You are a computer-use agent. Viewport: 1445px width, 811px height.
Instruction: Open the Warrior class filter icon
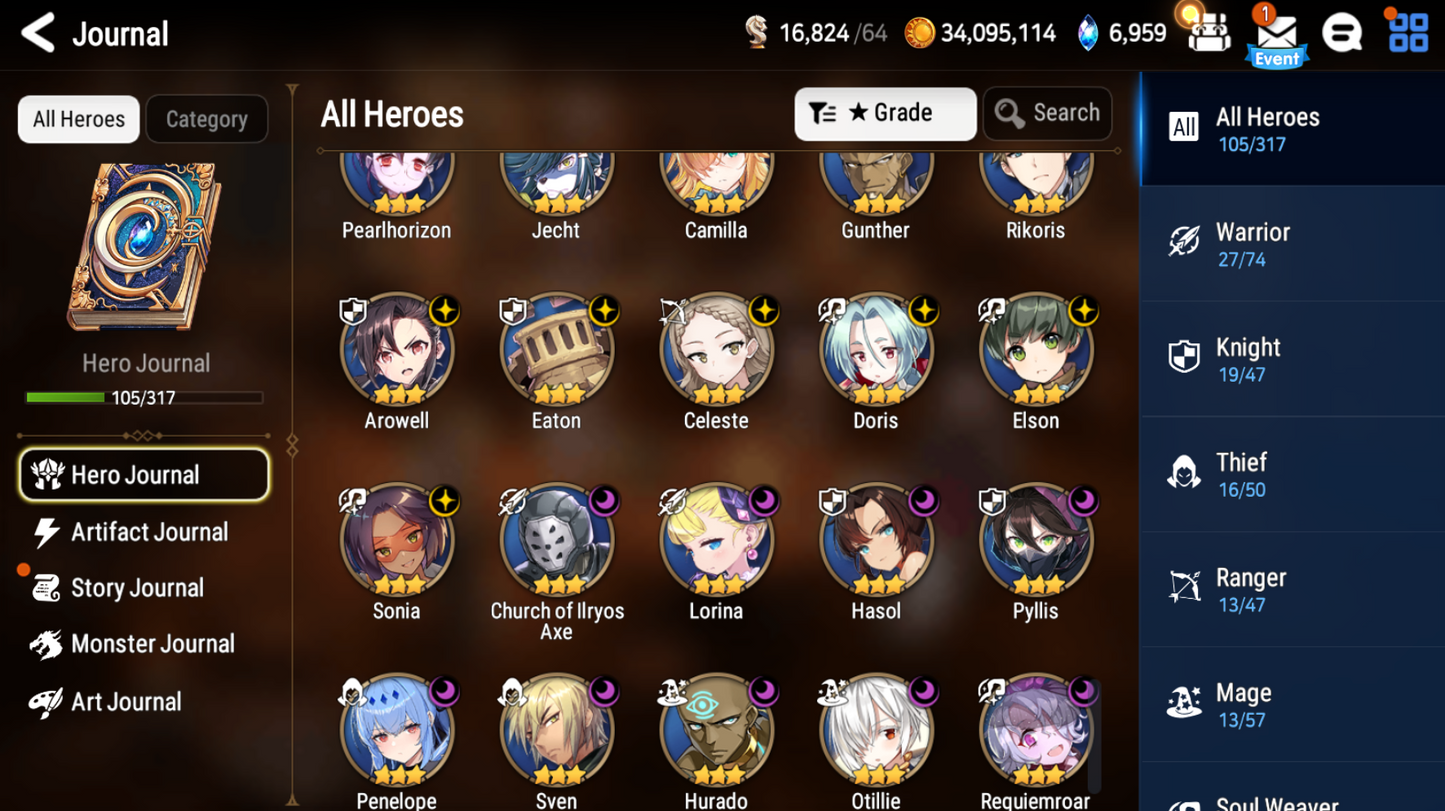(1185, 243)
